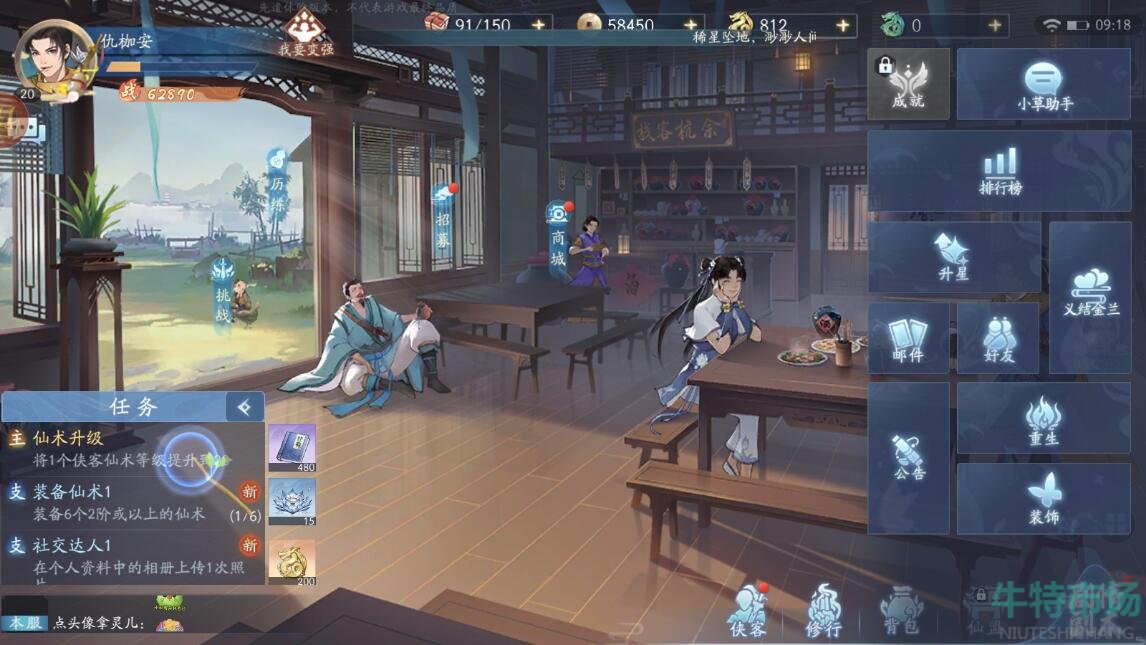Open the 义结金兰 sworn bond menu

tap(1090, 296)
